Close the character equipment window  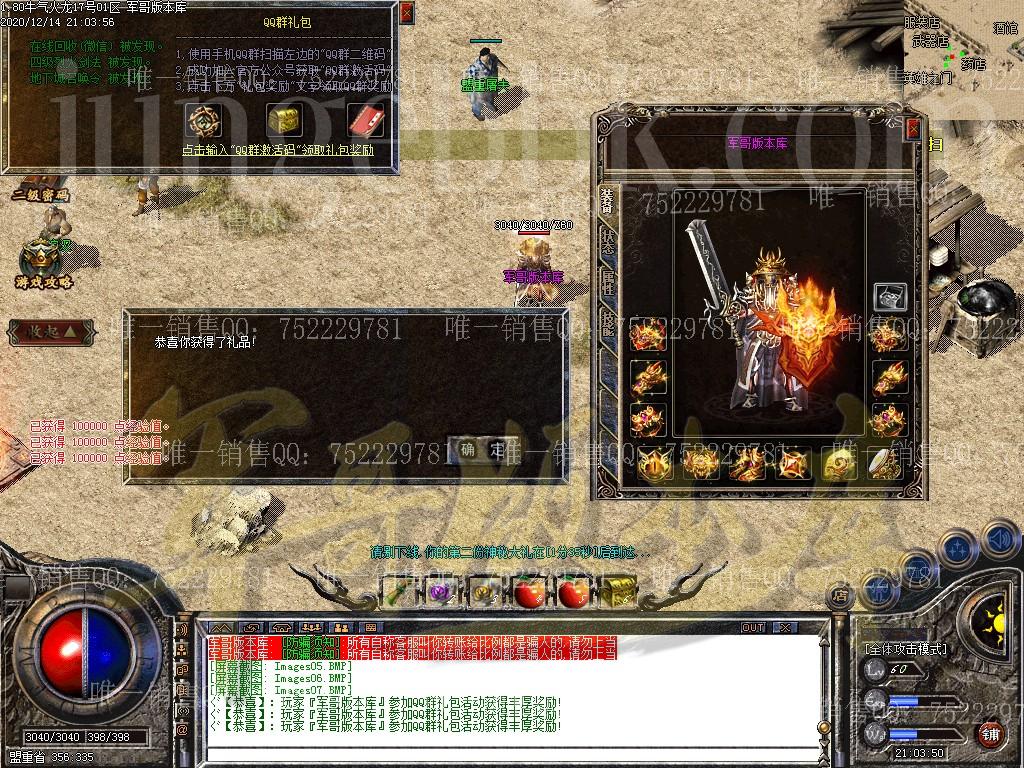tap(912, 128)
